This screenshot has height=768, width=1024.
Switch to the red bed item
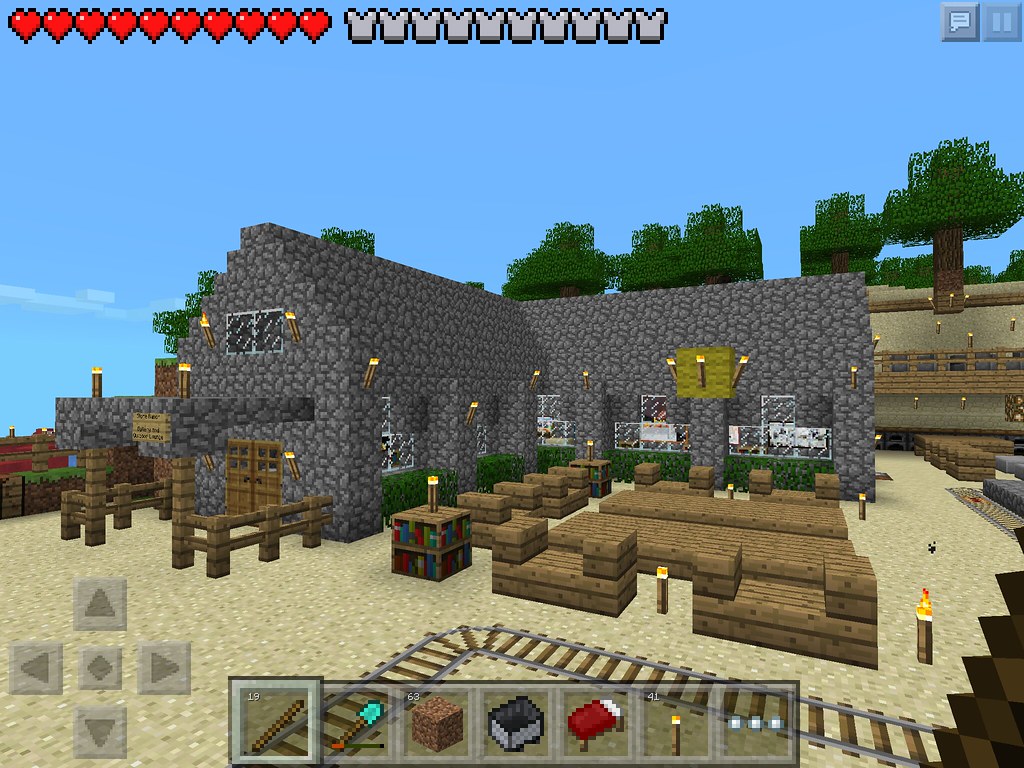tap(597, 720)
